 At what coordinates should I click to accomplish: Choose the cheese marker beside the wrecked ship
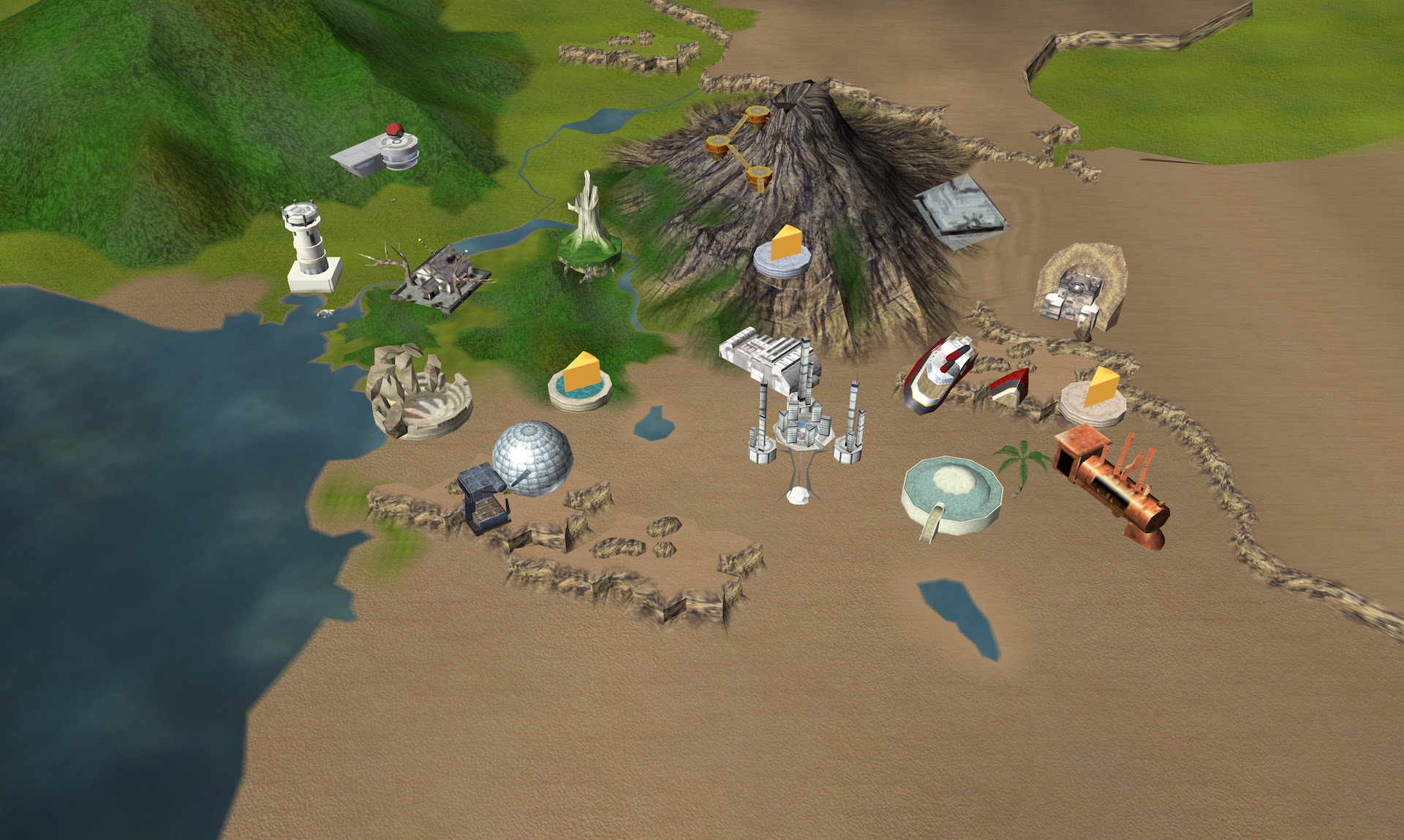pos(1095,396)
